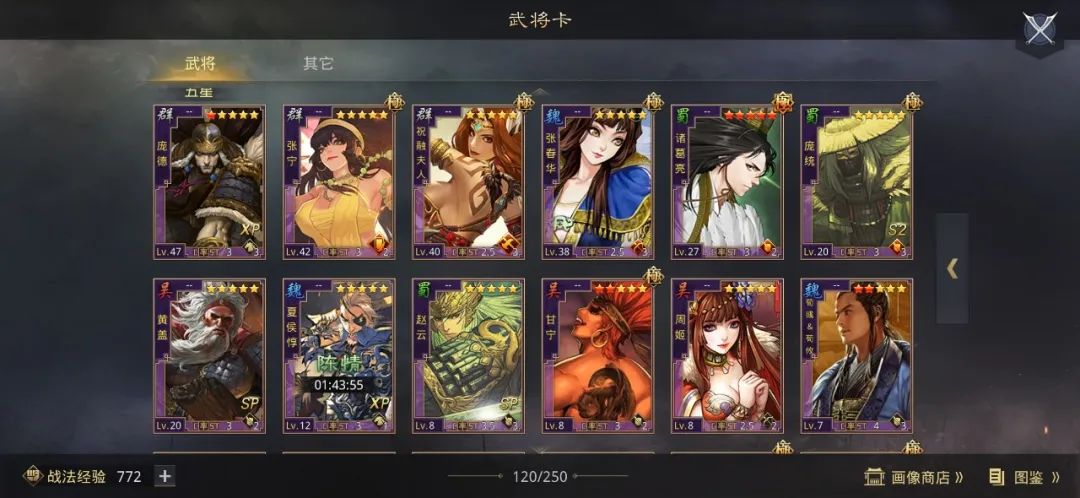Choose the 赵云 general card
This screenshot has width=1080, height=498.
pyautogui.click(x=468, y=356)
